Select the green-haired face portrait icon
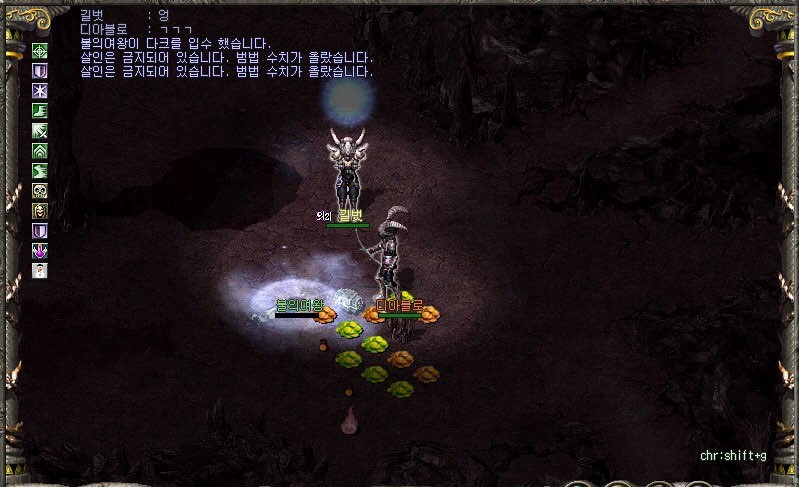 (x=41, y=210)
